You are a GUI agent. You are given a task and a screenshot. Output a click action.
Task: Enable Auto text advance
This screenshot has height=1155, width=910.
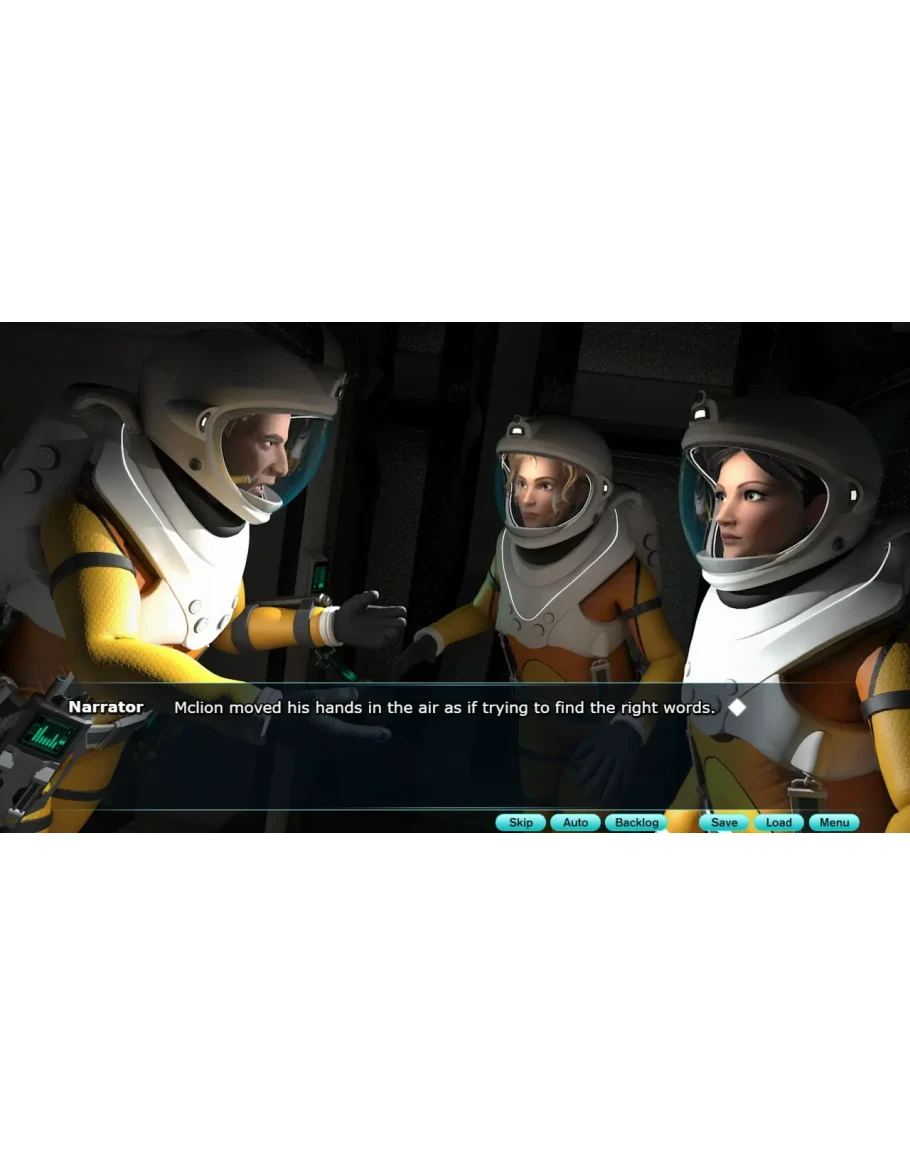[x=575, y=823]
